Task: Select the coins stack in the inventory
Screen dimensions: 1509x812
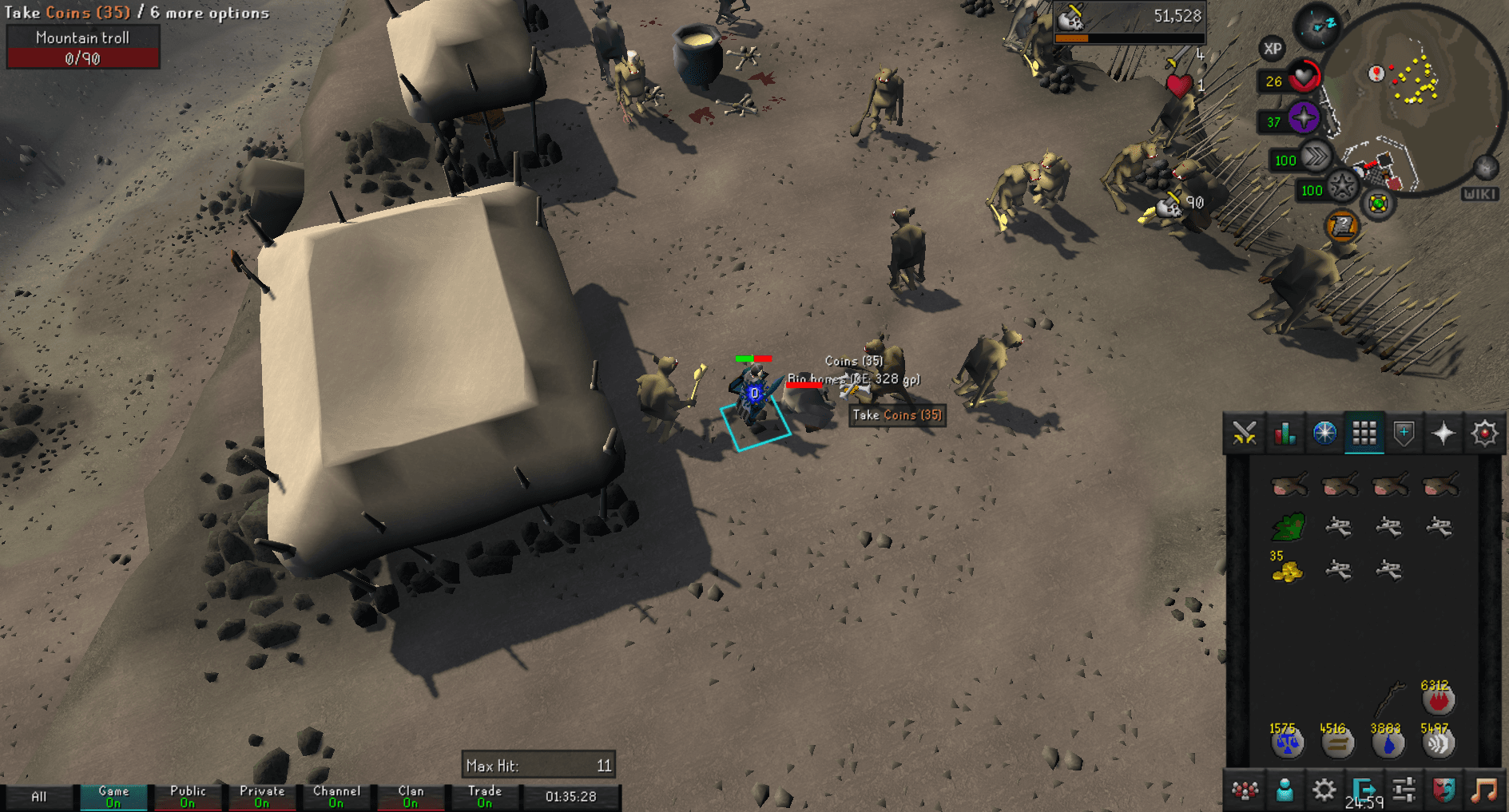Action: pyautogui.click(x=1286, y=570)
